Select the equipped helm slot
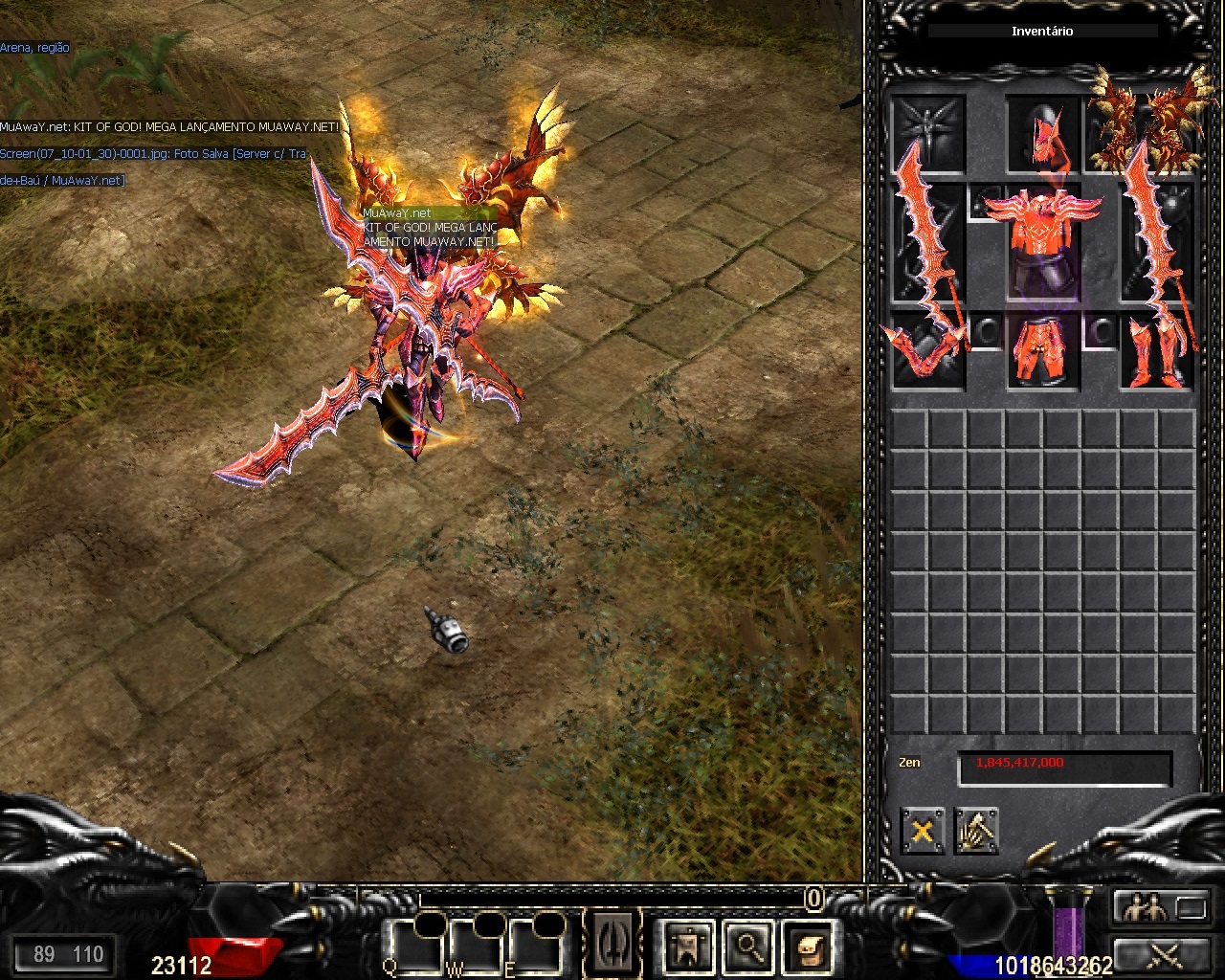Screen dimensions: 1225x980 point(1042,133)
